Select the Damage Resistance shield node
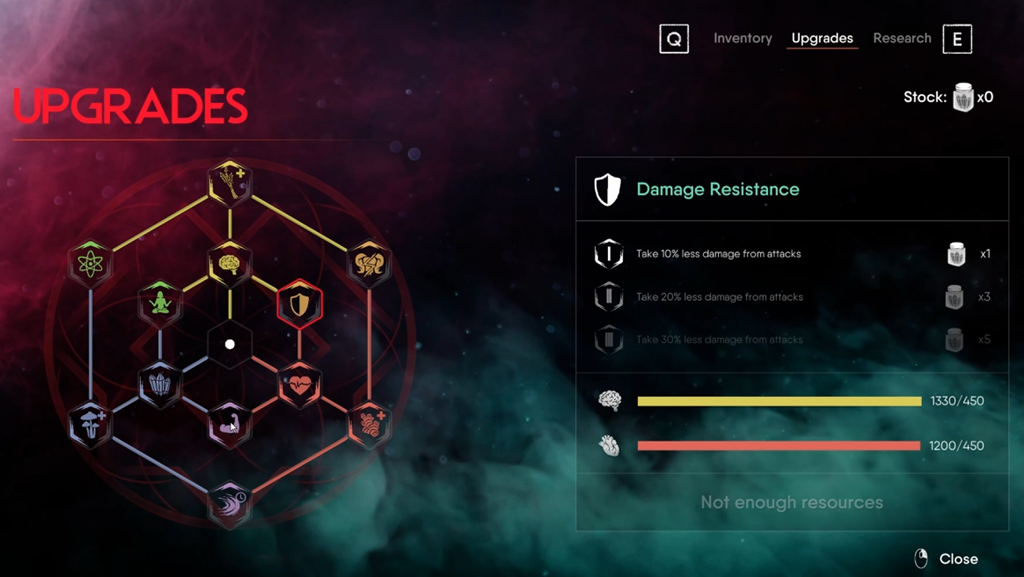1024x577 pixels. point(299,304)
